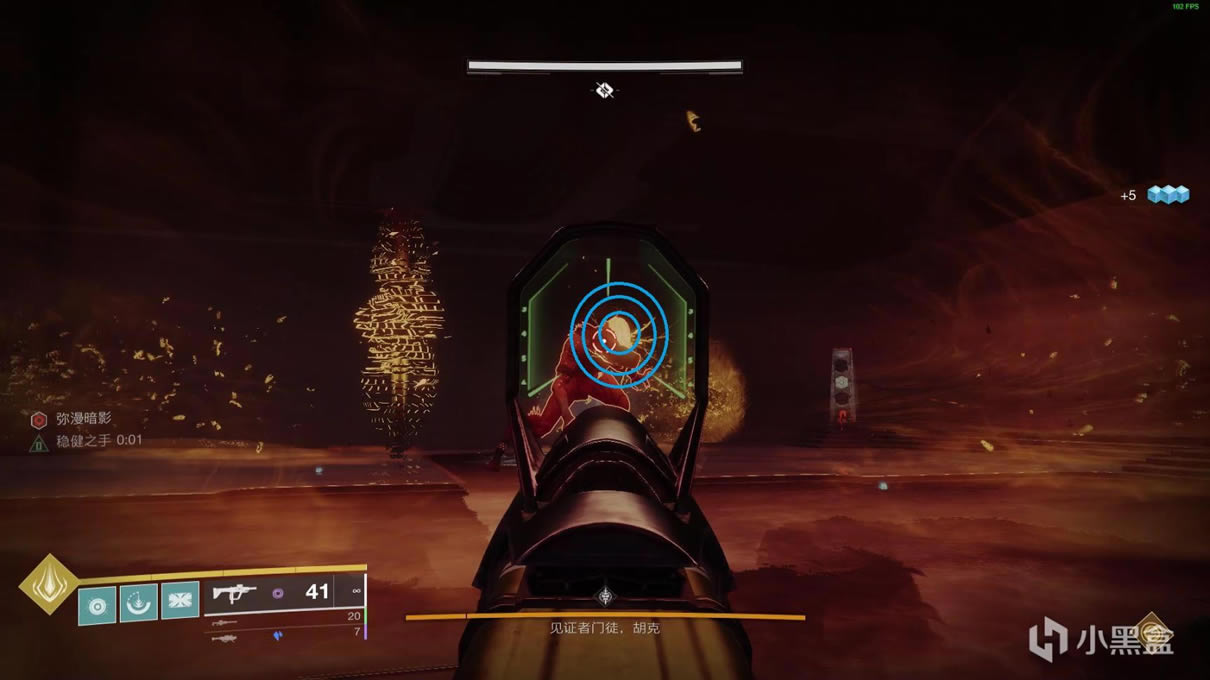Switch to the weapon with 7 ammo

coord(226,636)
